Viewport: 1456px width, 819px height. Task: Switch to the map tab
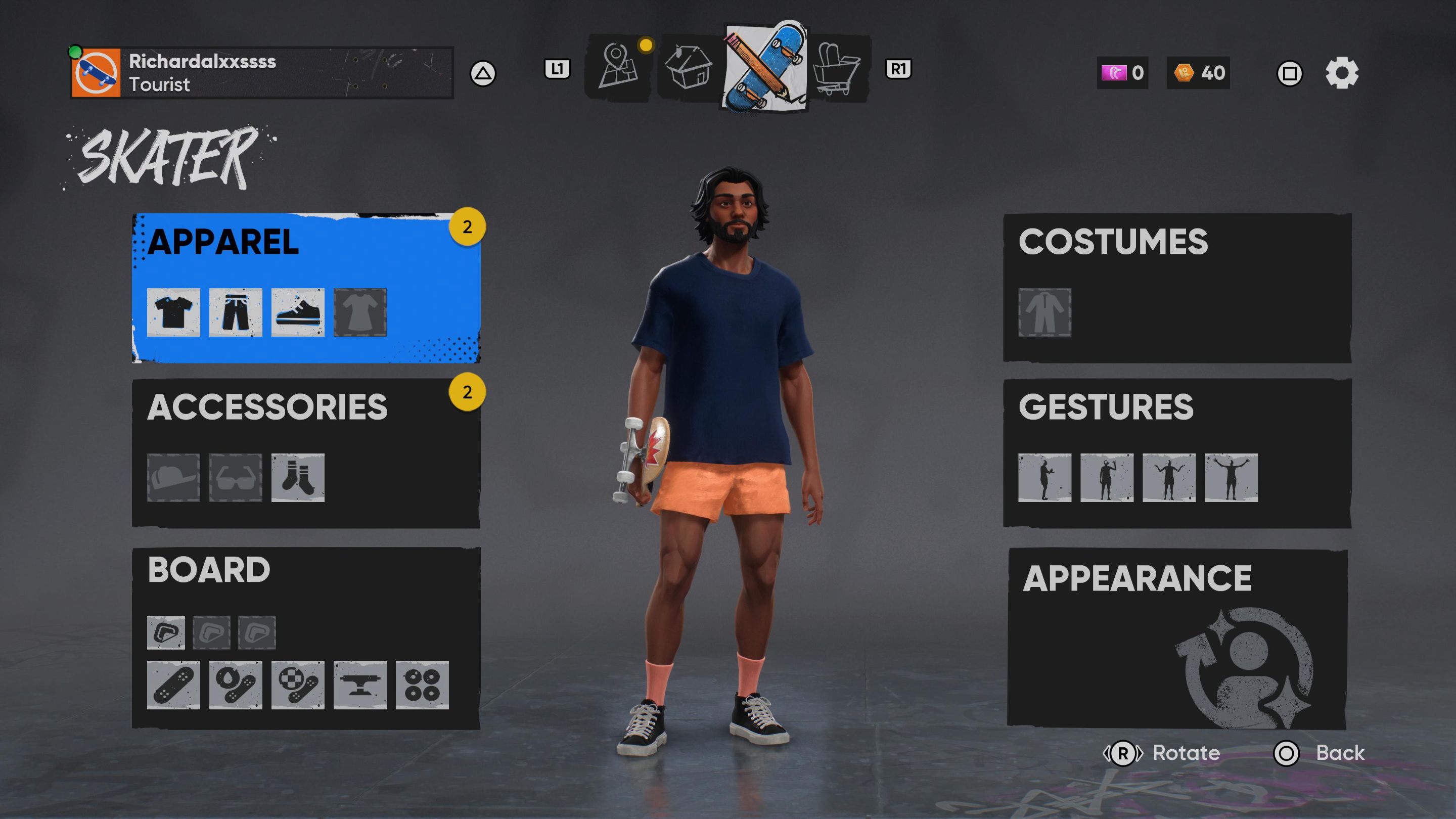tap(618, 69)
